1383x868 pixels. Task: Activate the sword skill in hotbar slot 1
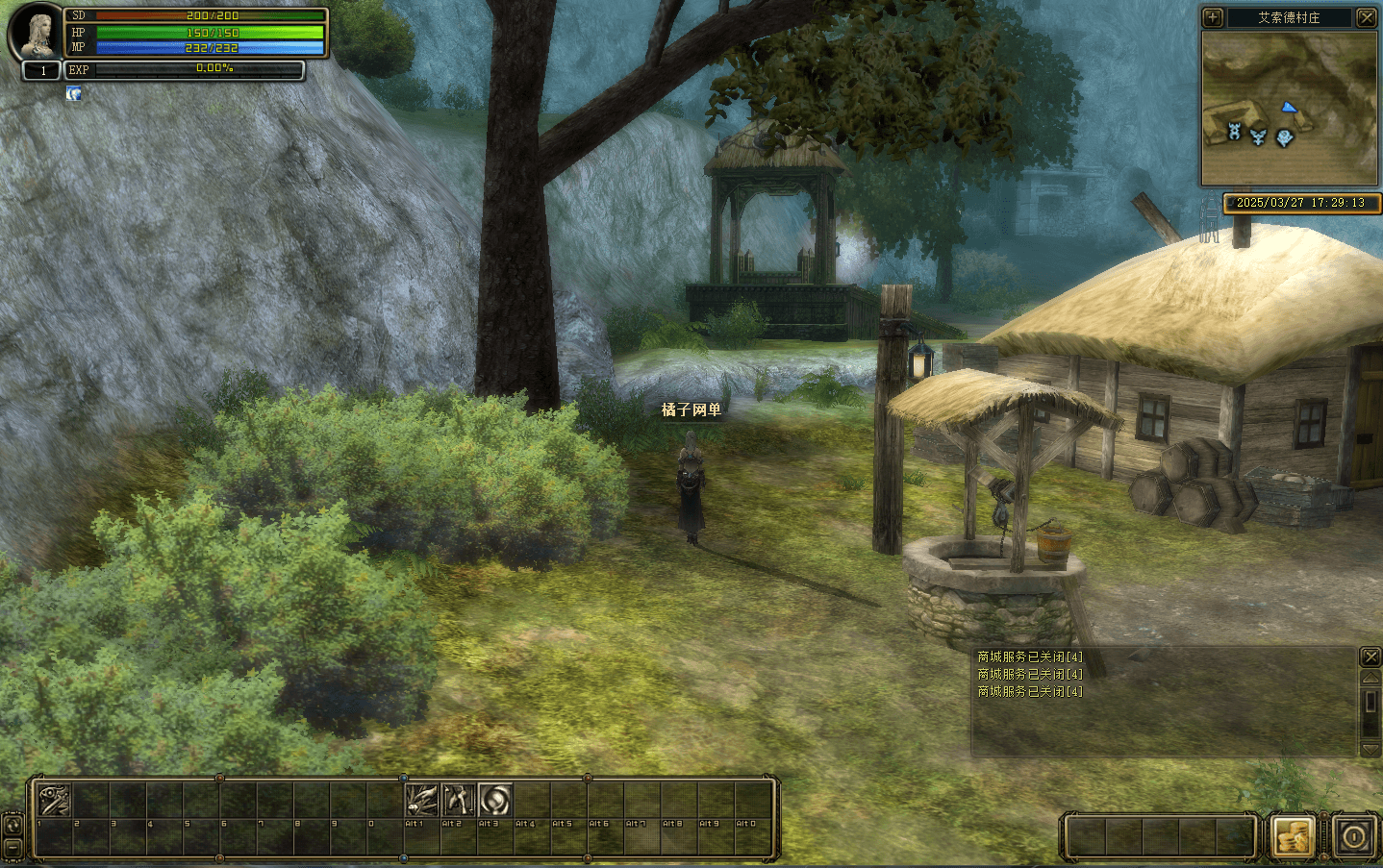coord(54,800)
